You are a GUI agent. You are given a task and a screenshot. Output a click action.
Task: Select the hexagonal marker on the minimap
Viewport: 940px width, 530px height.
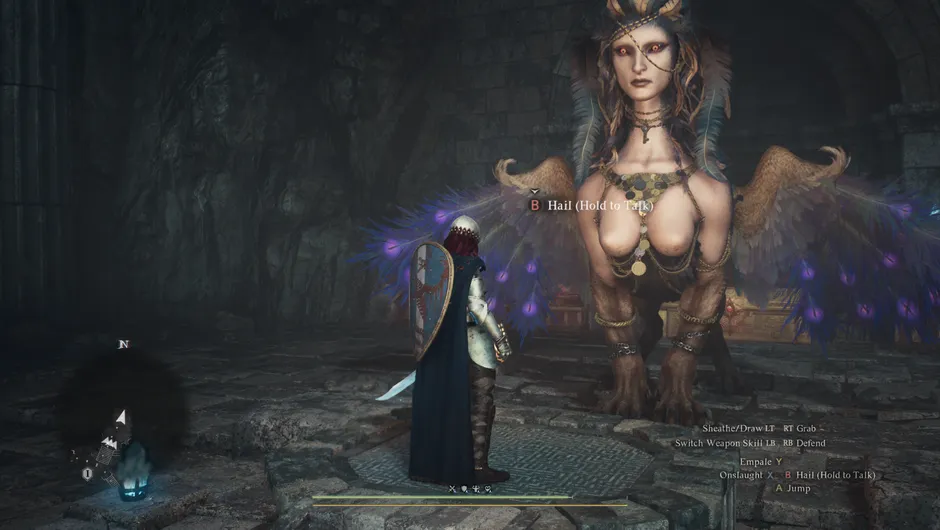88,473
